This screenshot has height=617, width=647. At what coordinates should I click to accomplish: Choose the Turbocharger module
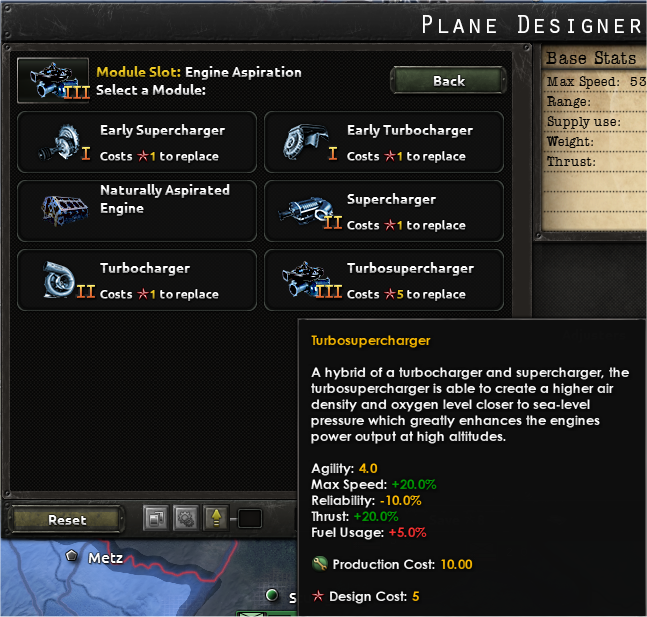(137, 280)
